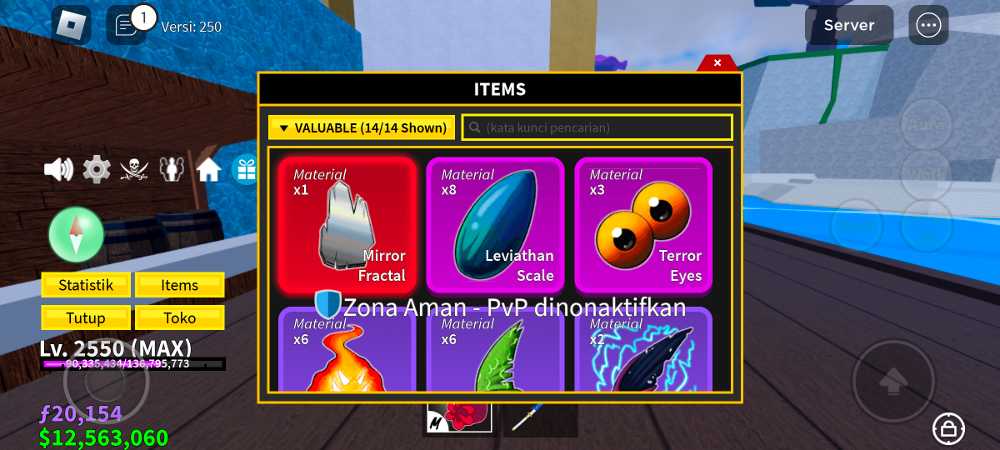Open the Roblox chat window
This screenshot has height=450, width=1000.
click(x=127, y=25)
